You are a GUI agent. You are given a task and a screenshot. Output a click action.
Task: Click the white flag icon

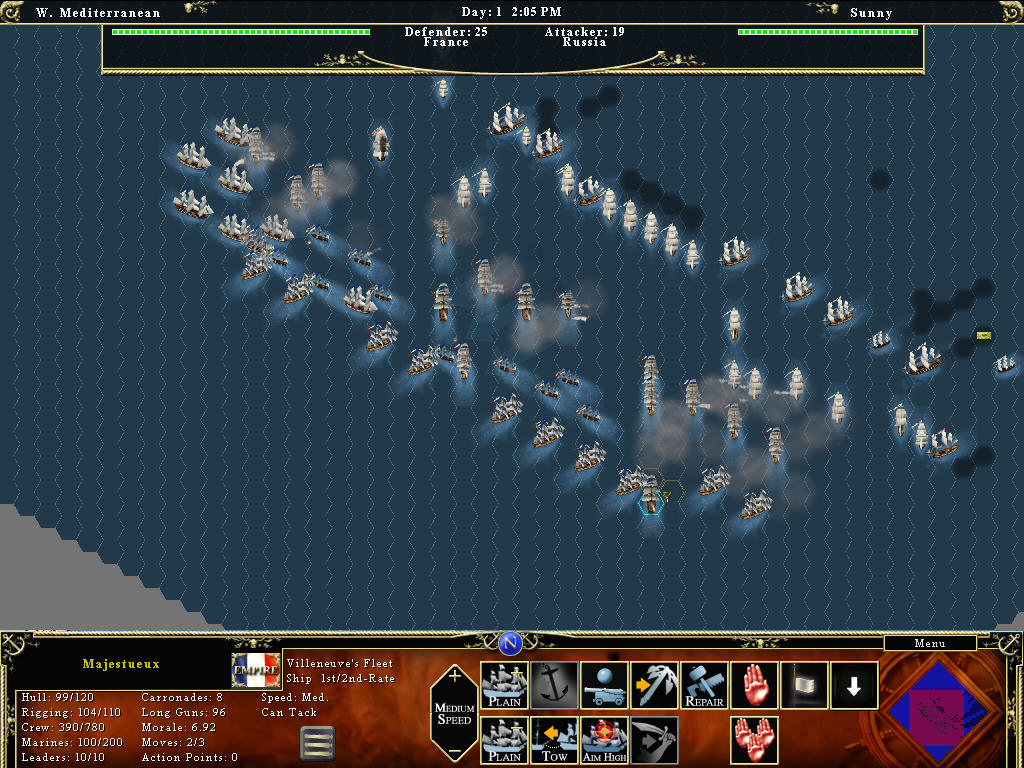pos(805,685)
